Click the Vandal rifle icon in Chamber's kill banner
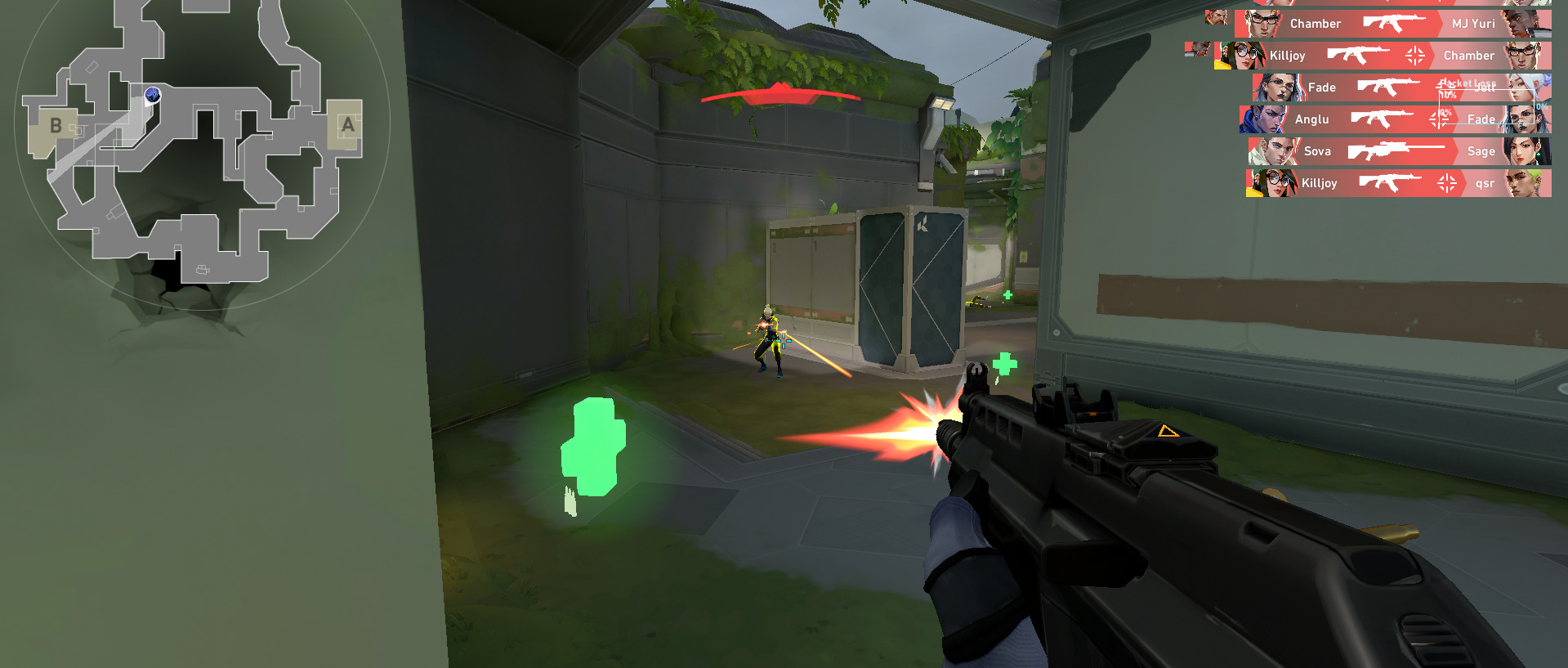Screen dimensions: 1568x668 1395,24
